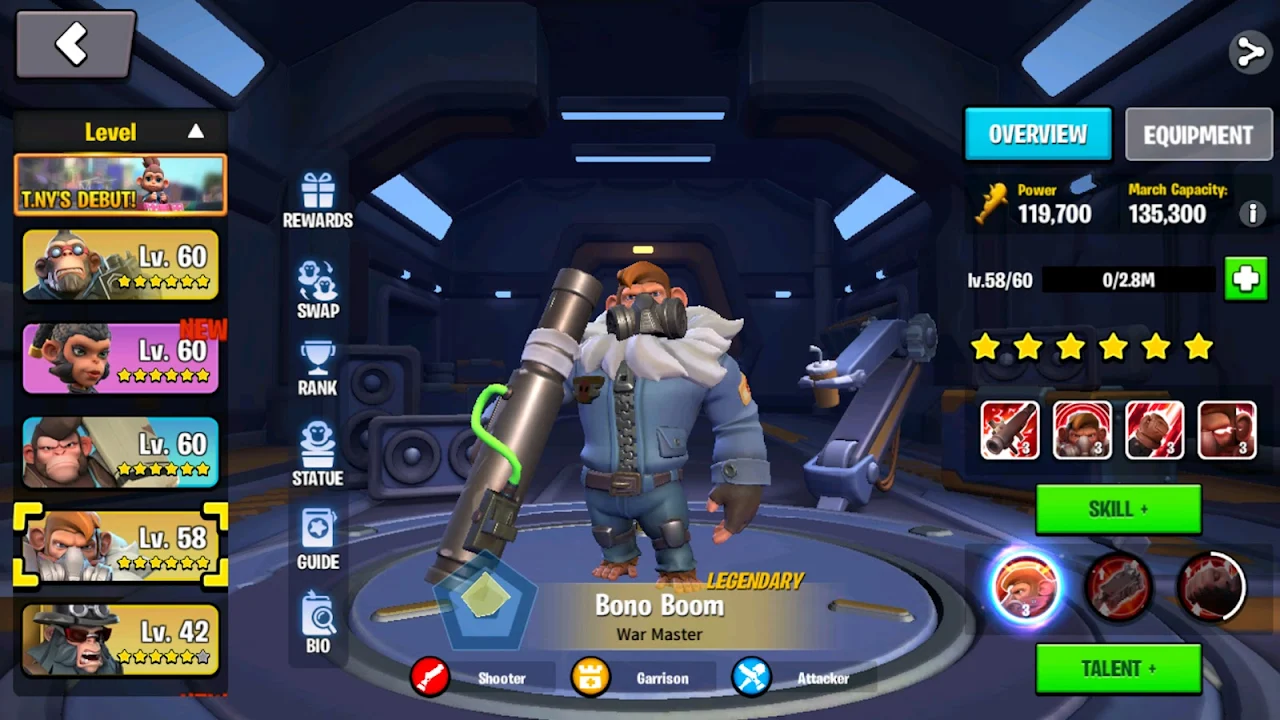Open the hero Guide
Viewport: 1280px width, 720px height.
tap(317, 540)
